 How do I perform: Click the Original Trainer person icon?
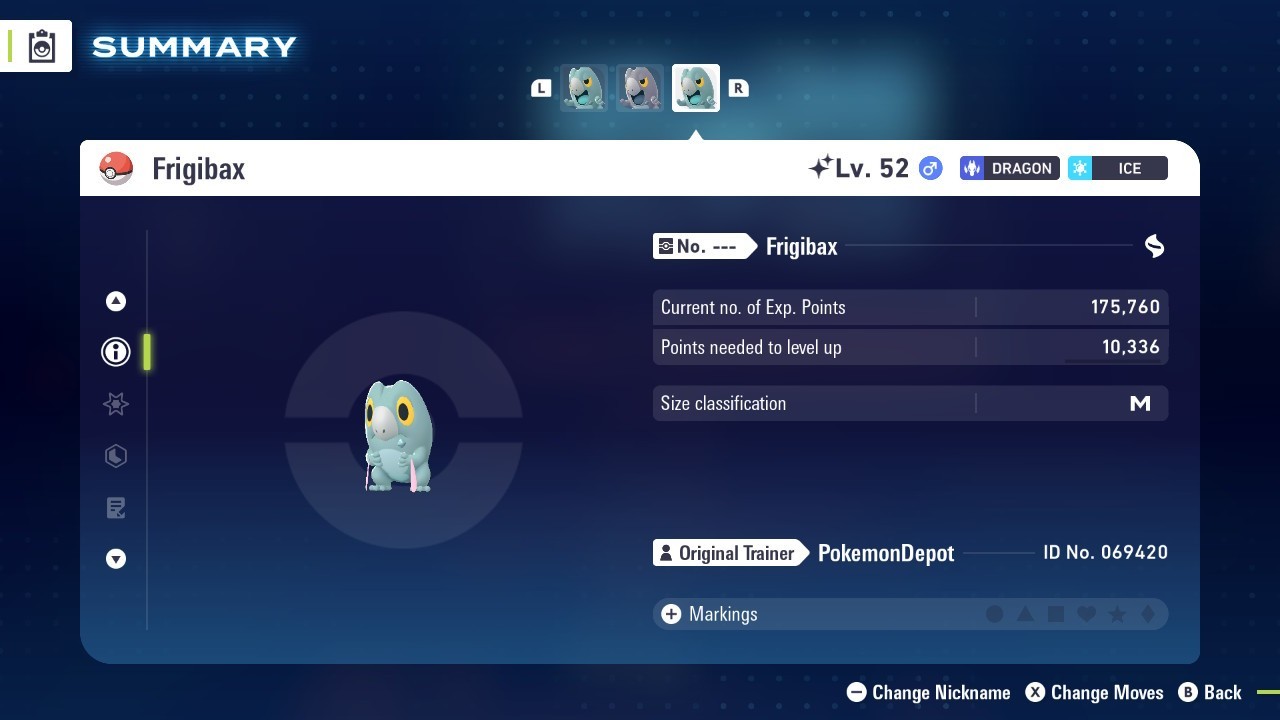click(x=666, y=552)
